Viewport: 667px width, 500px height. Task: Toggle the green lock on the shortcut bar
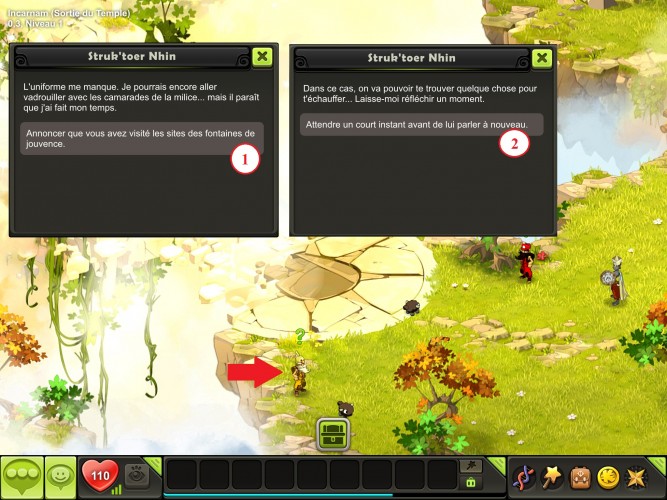(x=470, y=482)
